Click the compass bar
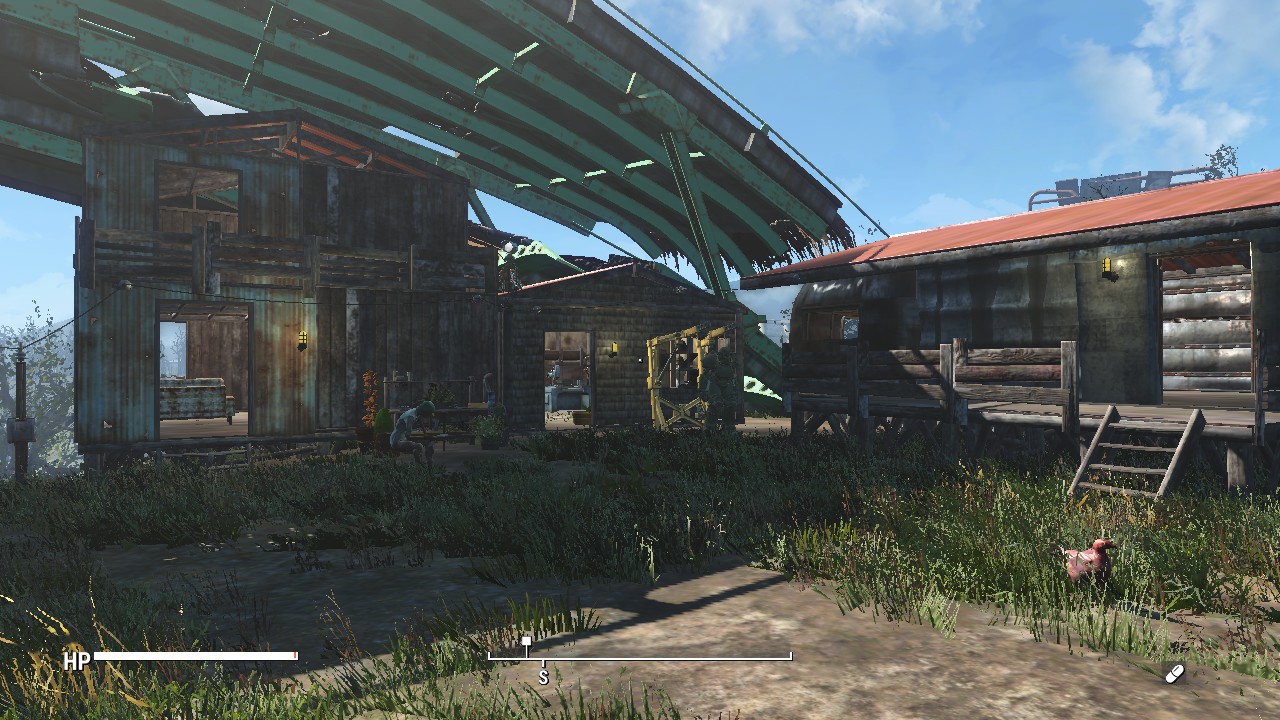 click(640, 657)
